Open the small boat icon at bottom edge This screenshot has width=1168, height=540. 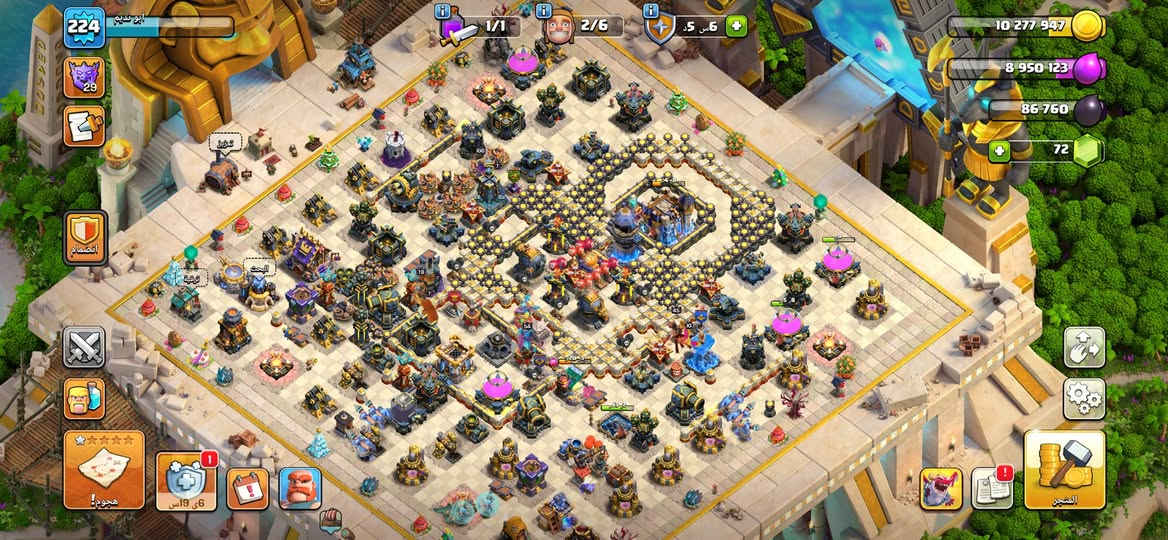pos(331,520)
